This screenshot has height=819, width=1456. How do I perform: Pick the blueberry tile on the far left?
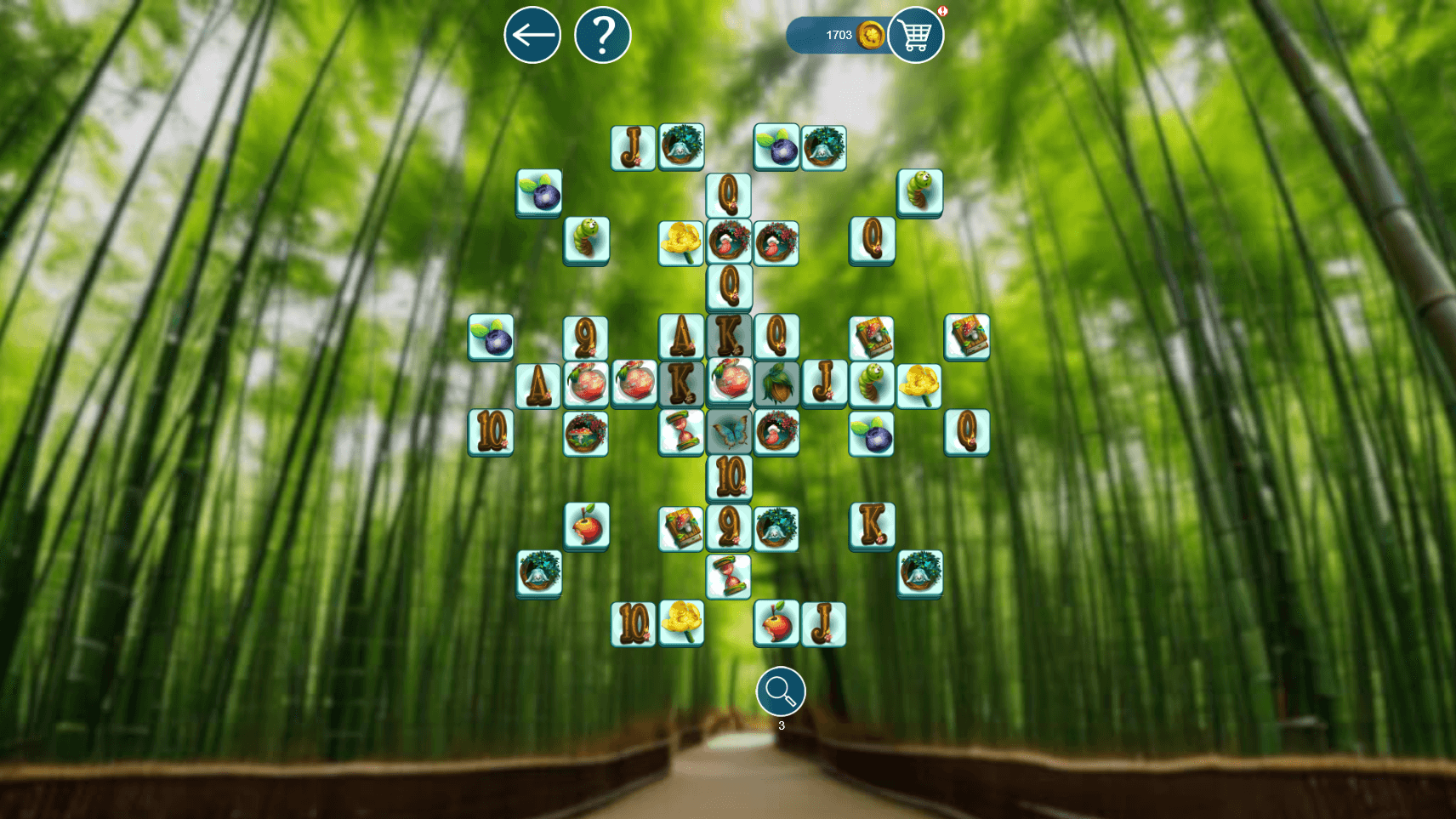pos(492,339)
